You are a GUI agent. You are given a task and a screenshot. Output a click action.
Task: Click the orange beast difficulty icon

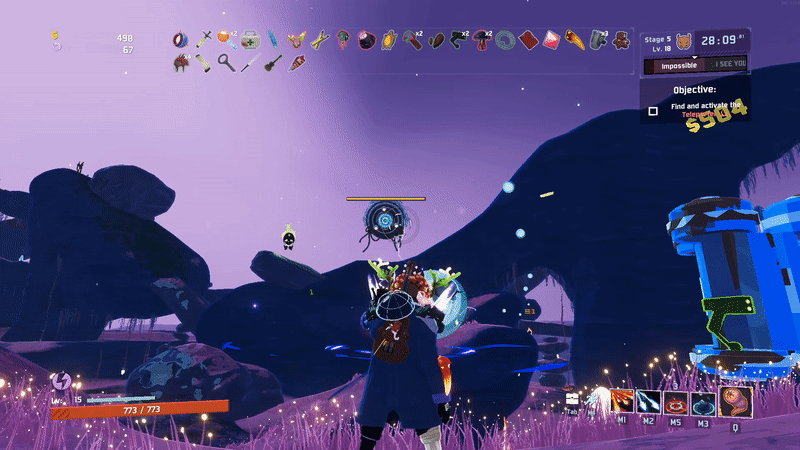coord(684,41)
